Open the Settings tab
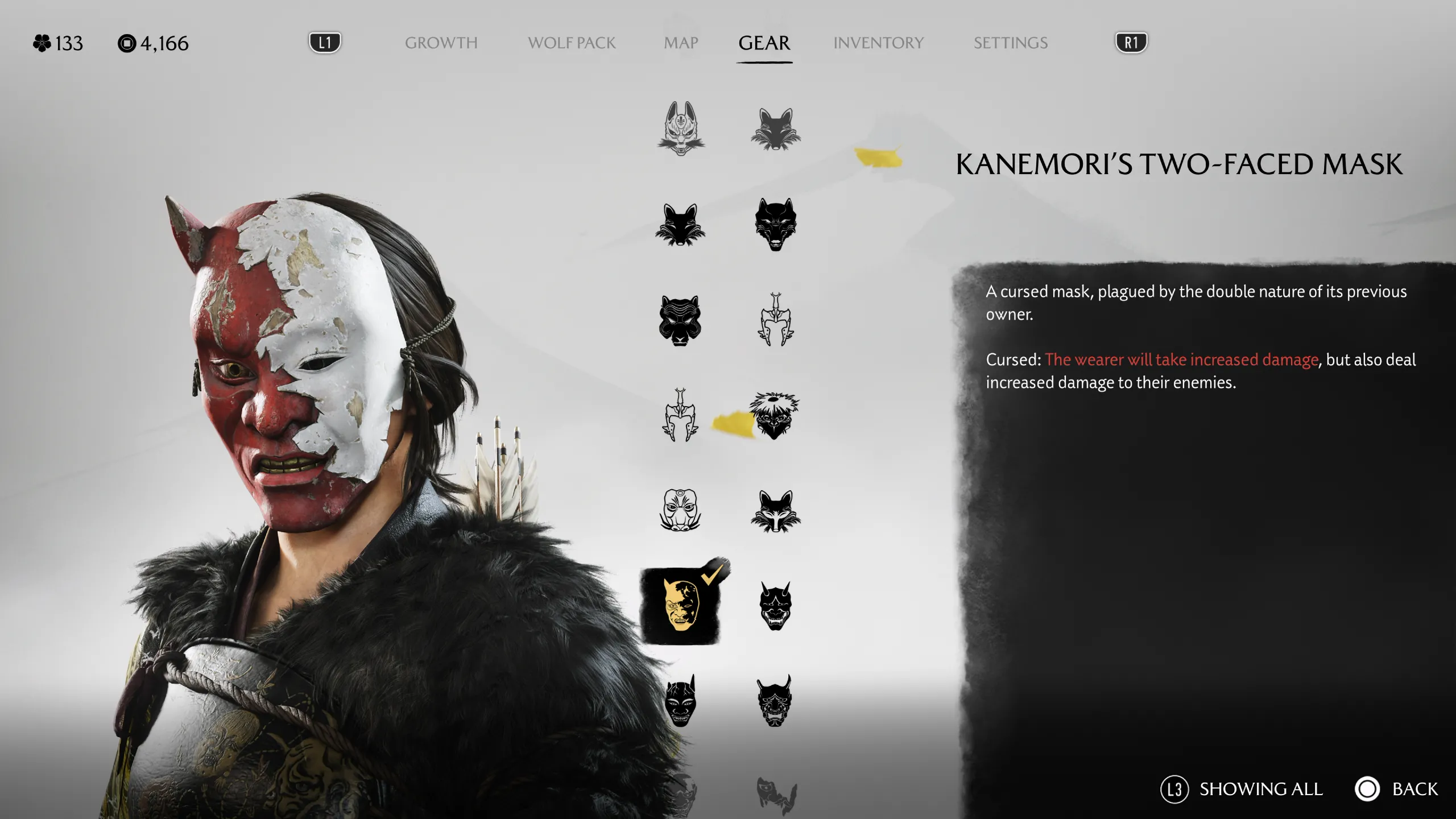The width and height of the screenshot is (1456, 819). coord(1010,43)
